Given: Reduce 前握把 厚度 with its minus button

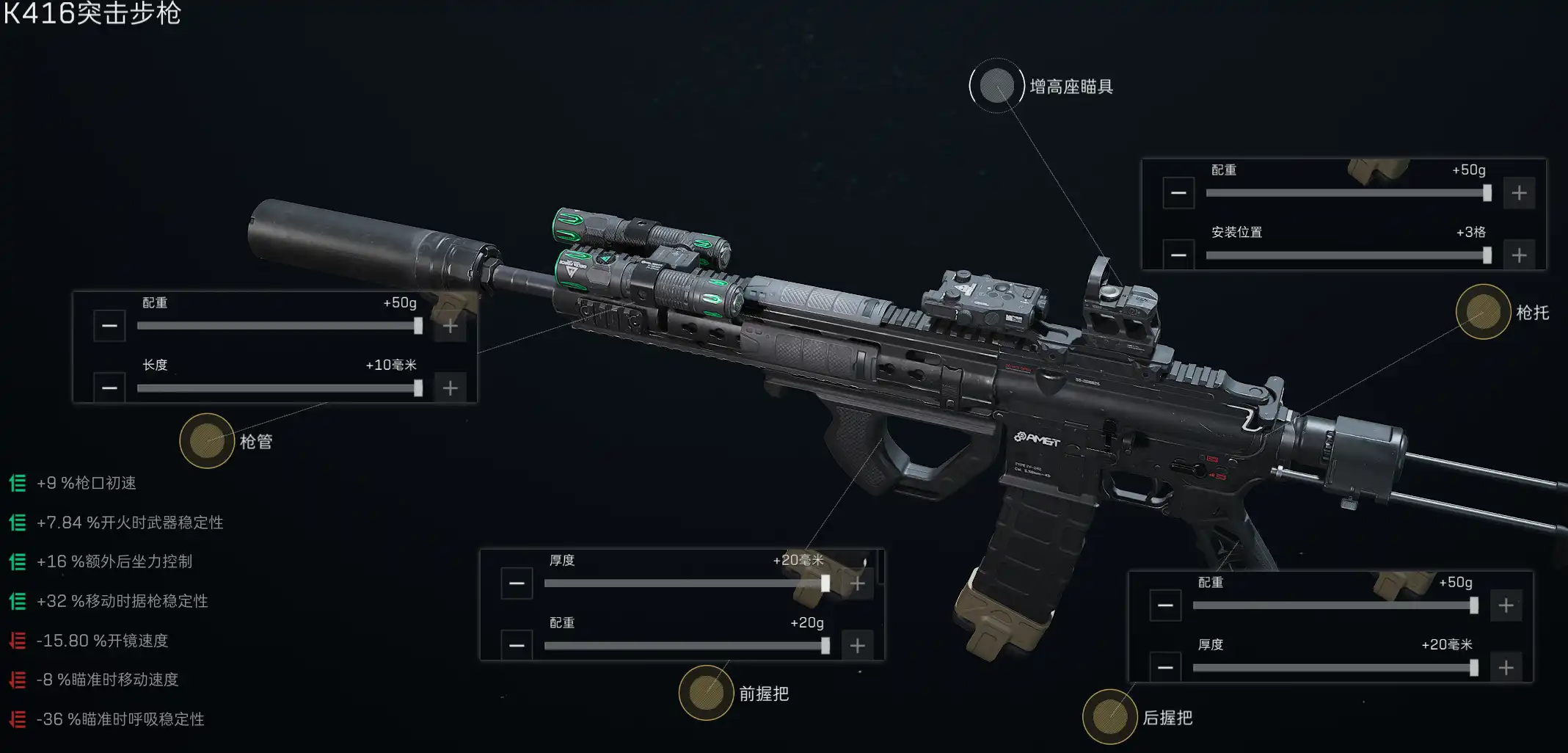Looking at the screenshot, I should coord(517,583).
